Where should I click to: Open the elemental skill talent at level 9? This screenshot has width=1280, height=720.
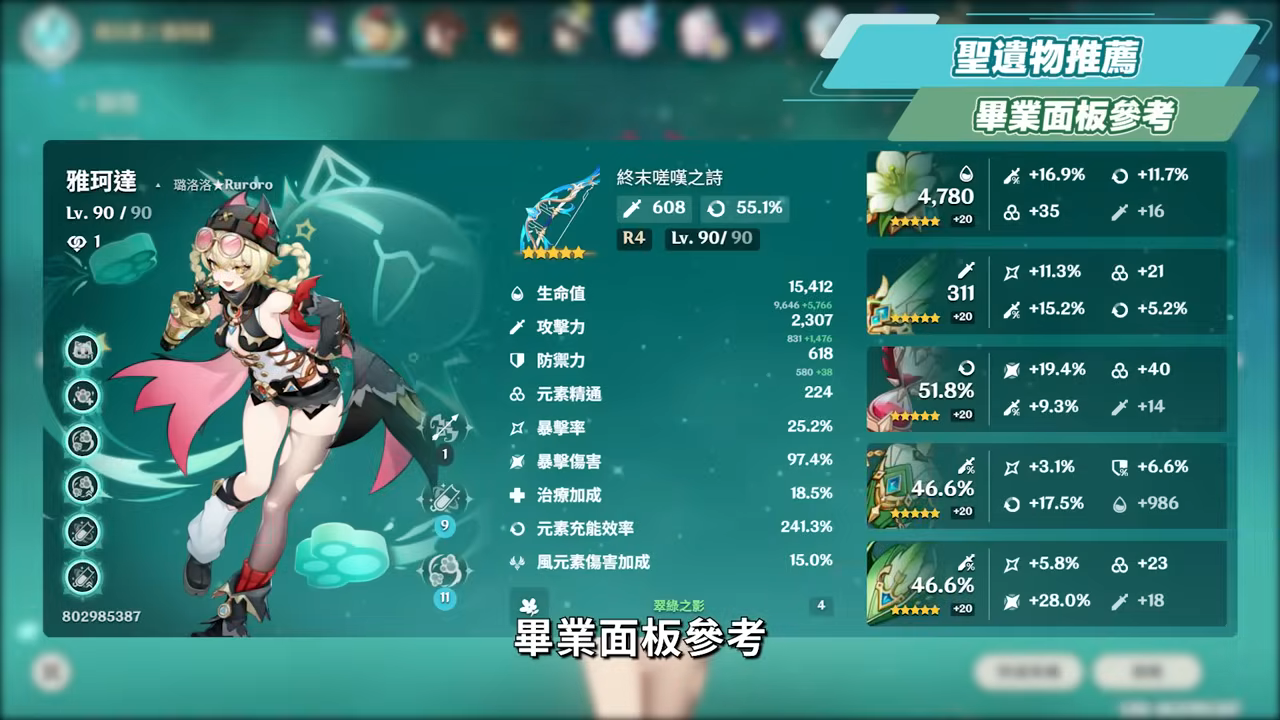(x=446, y=499)
